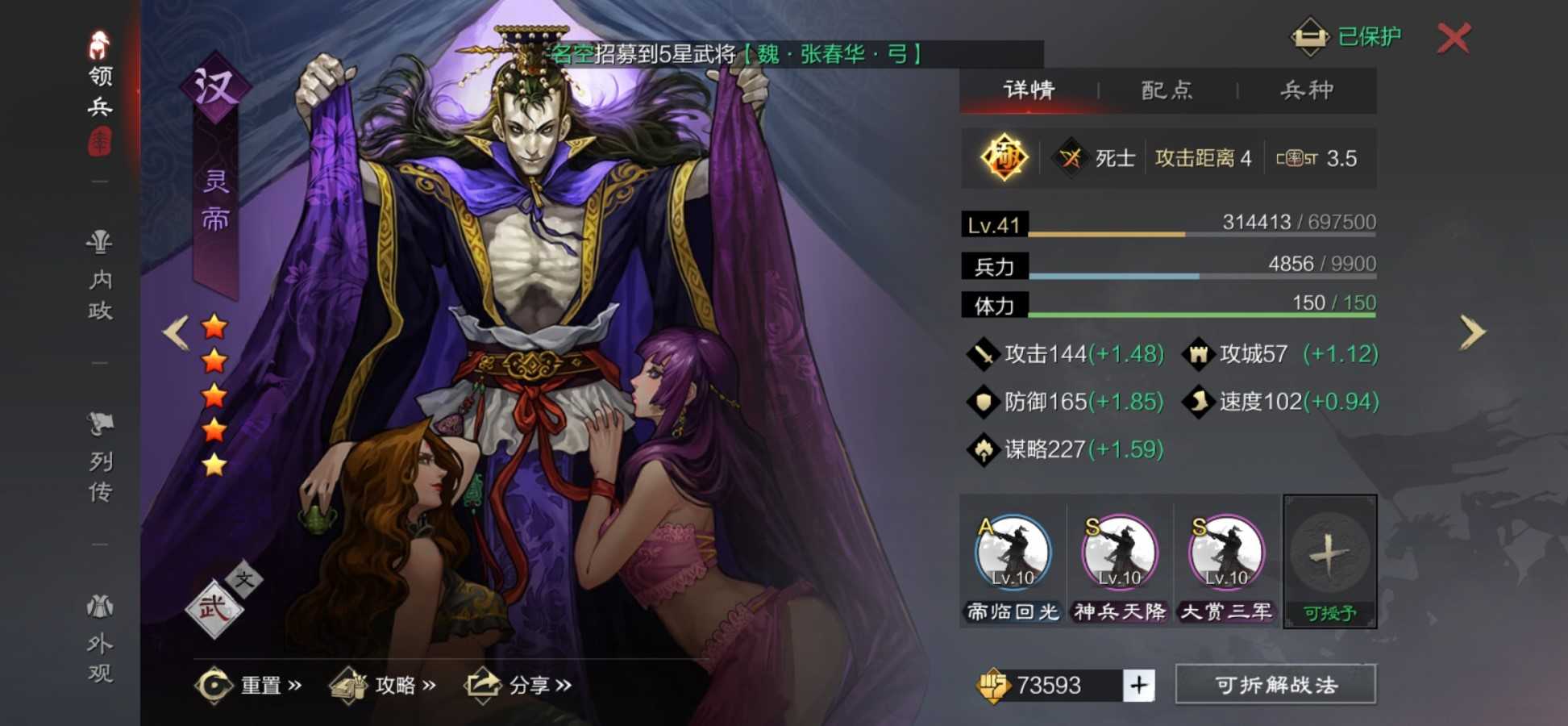
Task: Tap the 死士 troop type icon
Action: coord(1072,156)
